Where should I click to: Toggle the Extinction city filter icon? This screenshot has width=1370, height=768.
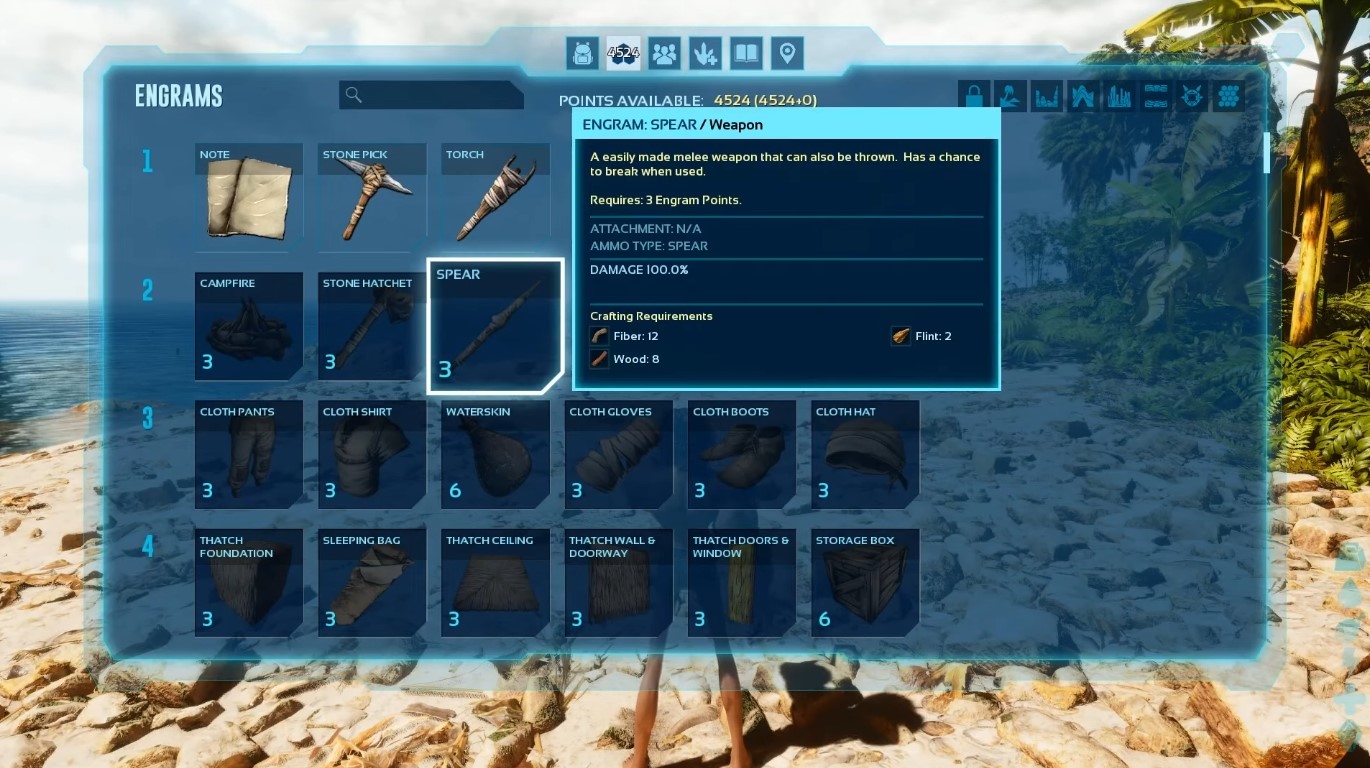pyautogui.click(x=1120, y=95)
